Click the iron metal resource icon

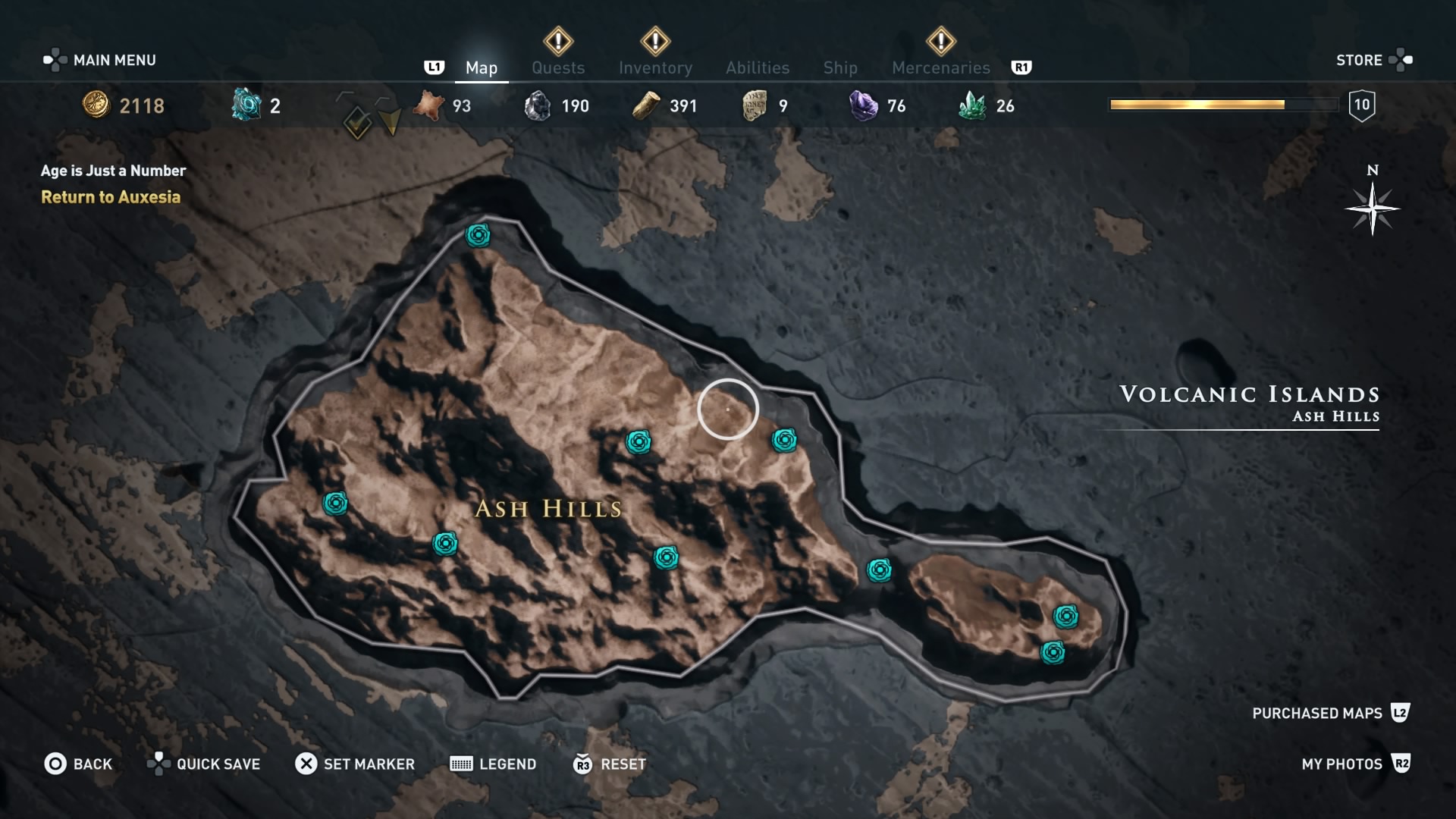[x=540, y=105]
